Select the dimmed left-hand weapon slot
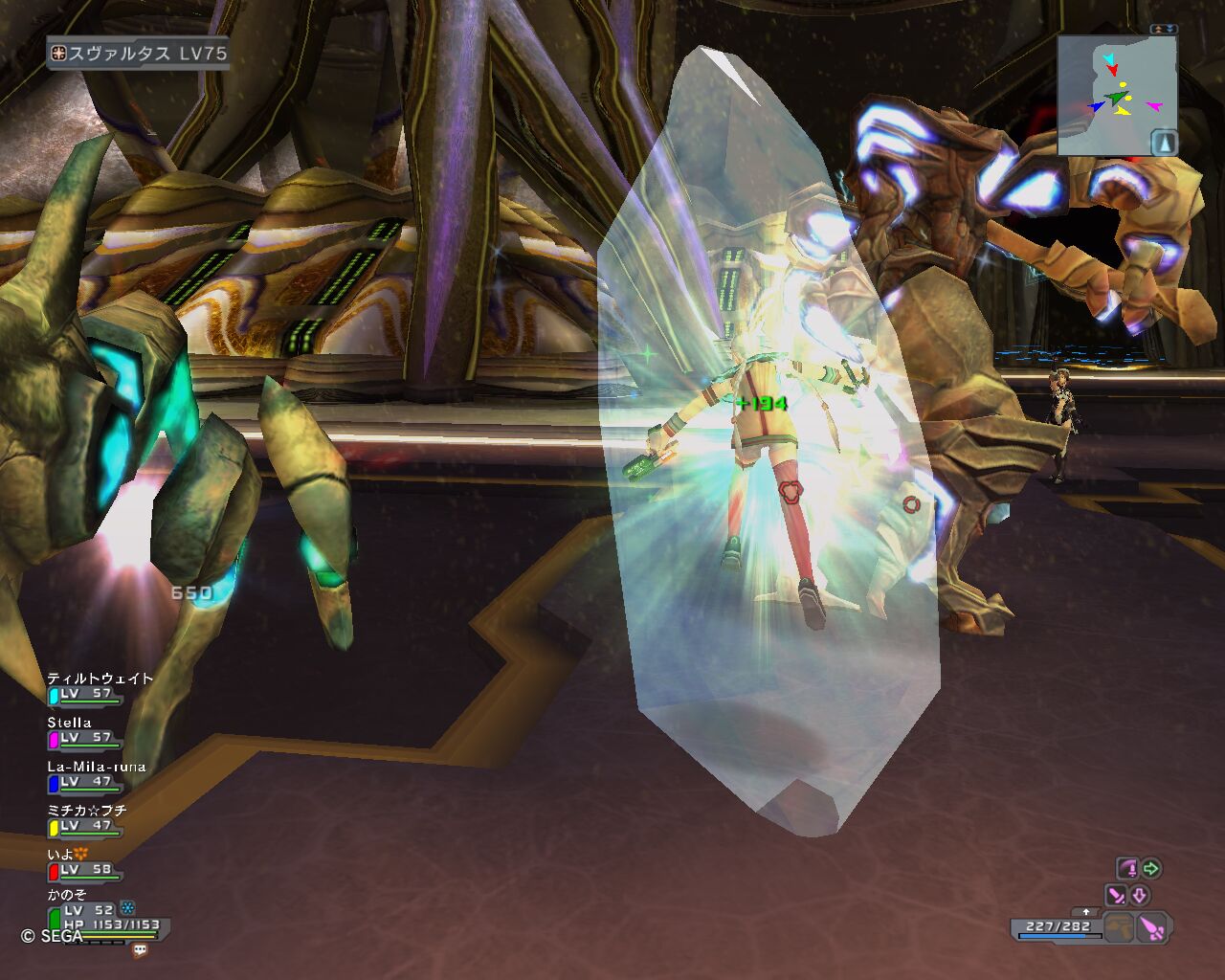 (1118, 927)
